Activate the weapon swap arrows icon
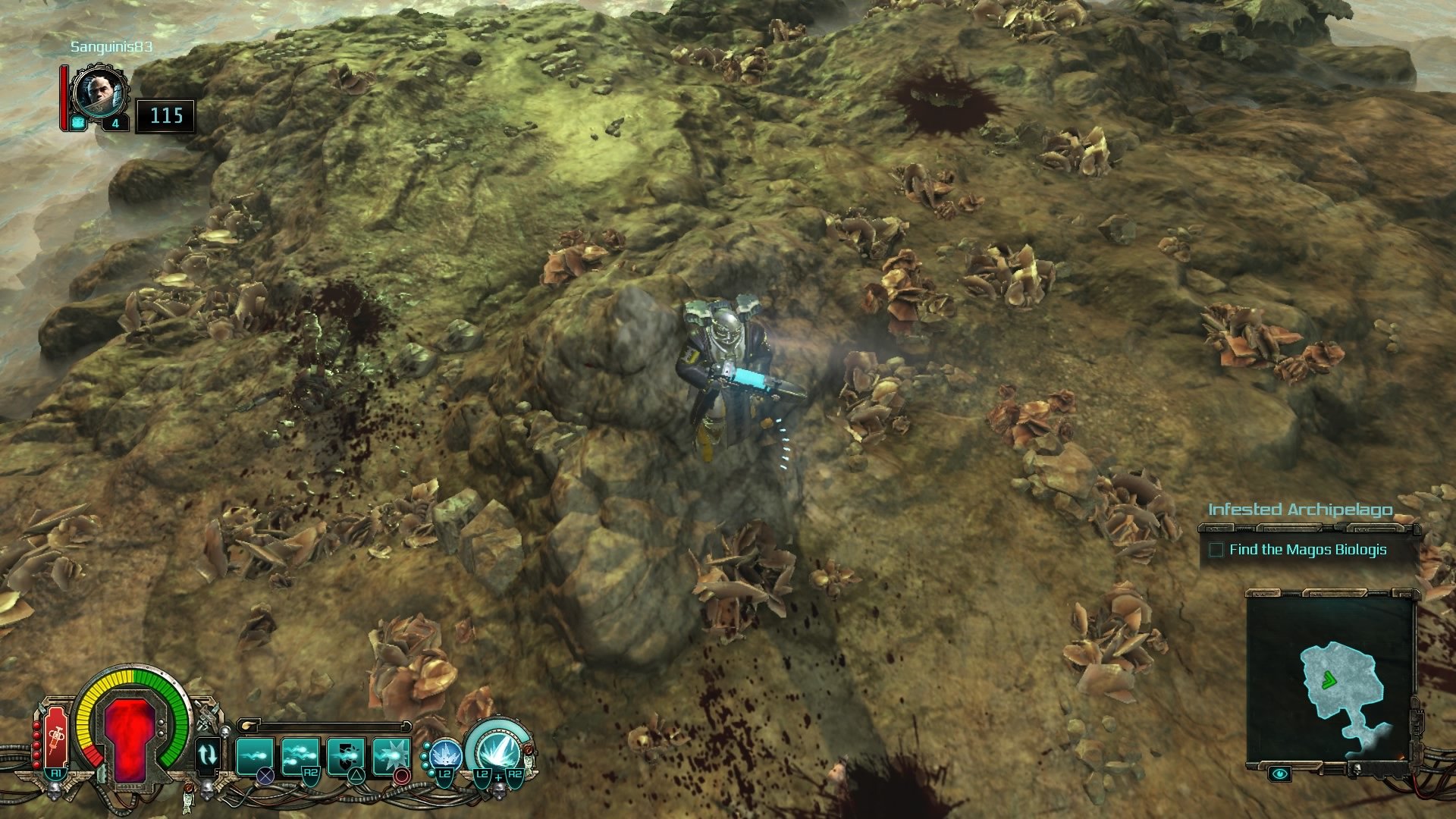The image size is (1456, 819). coord(207,755)
